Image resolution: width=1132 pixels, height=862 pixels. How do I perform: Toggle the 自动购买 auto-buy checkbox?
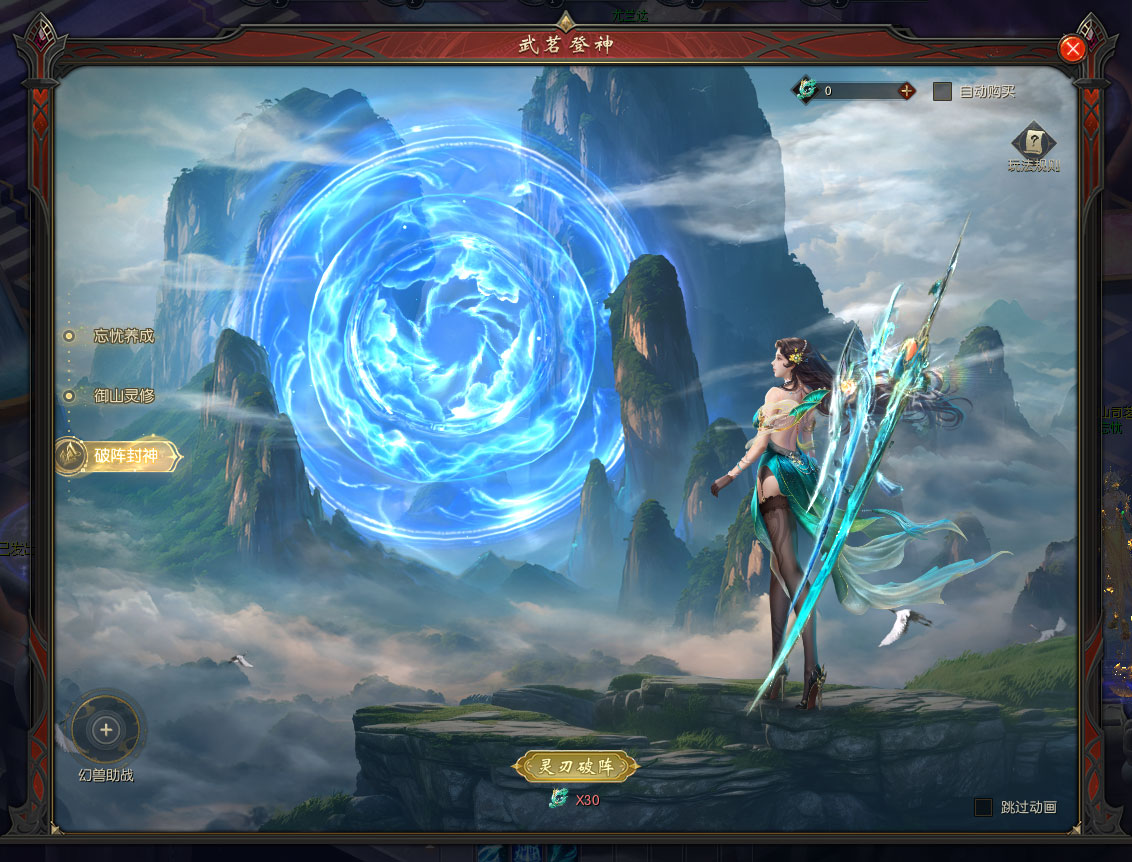942,91
